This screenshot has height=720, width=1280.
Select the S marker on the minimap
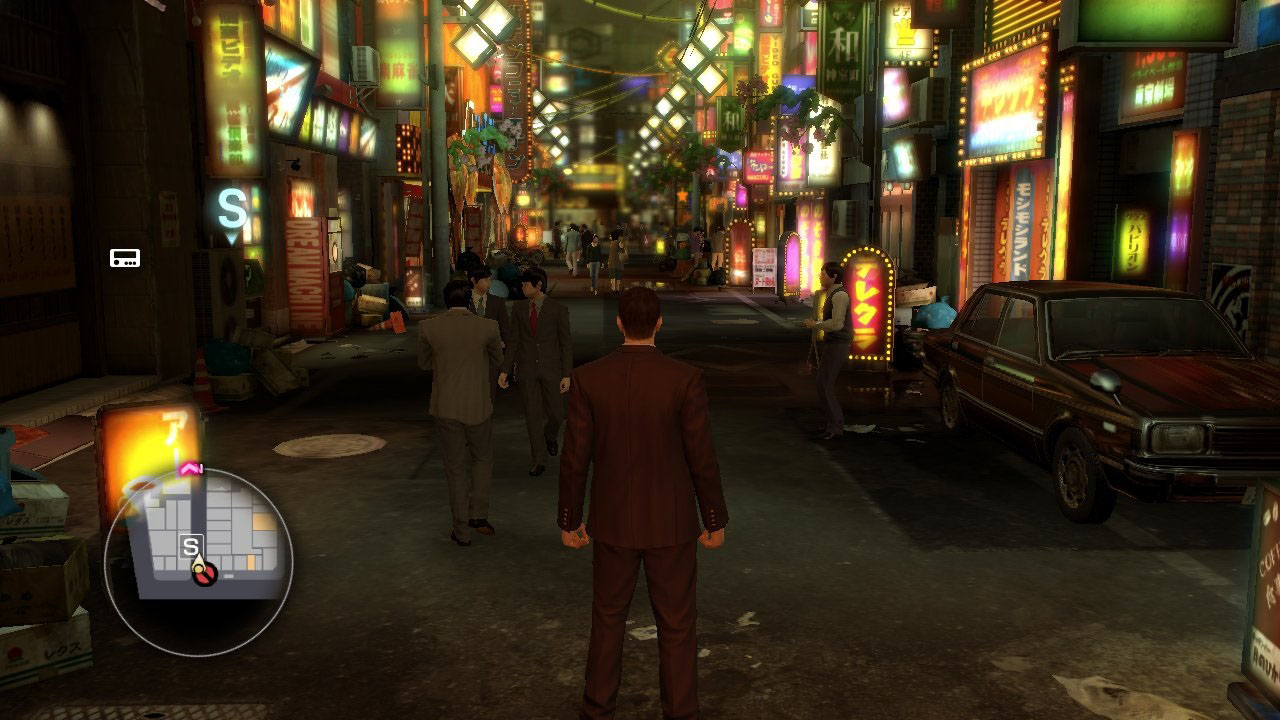(190, 546)
